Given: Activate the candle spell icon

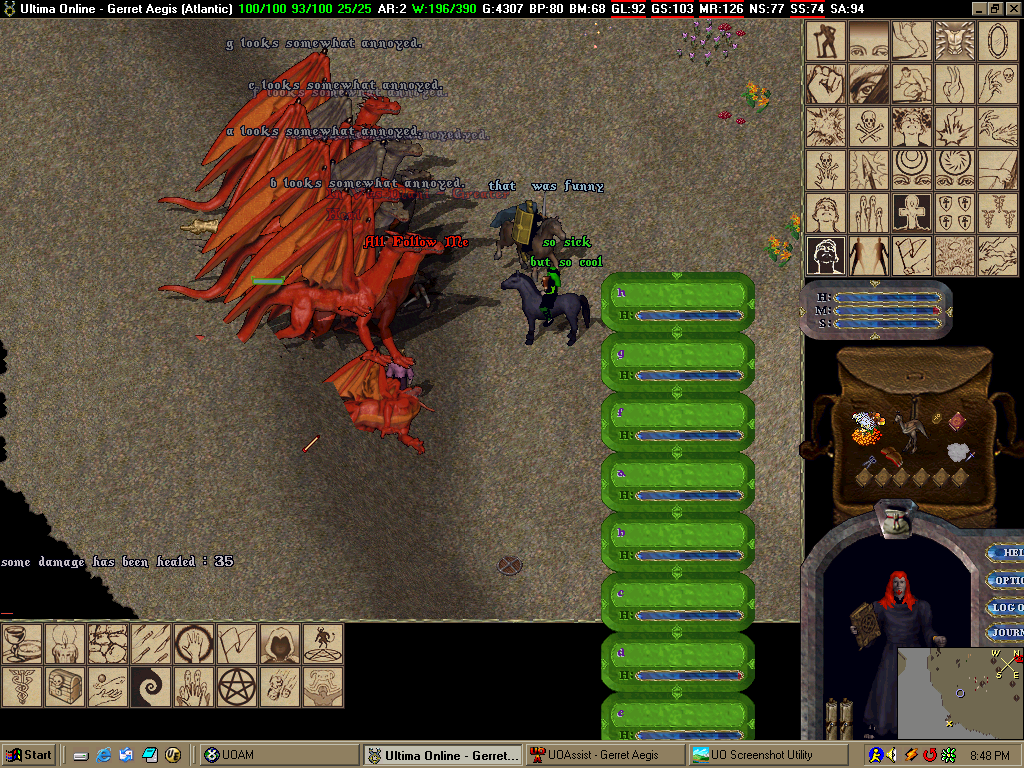Looking at the screenshot, I should [x=64, y=644].
